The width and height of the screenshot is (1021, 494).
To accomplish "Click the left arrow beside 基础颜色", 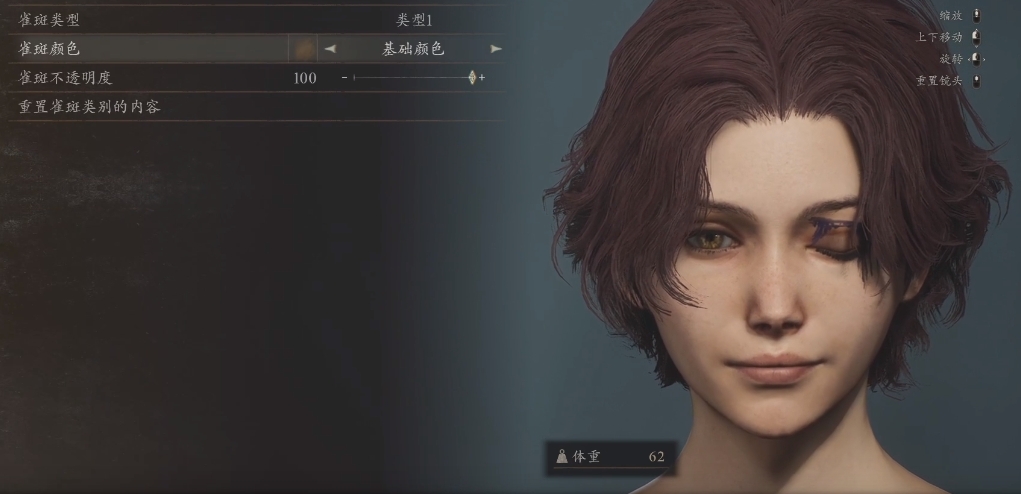I will pos(330,48).
